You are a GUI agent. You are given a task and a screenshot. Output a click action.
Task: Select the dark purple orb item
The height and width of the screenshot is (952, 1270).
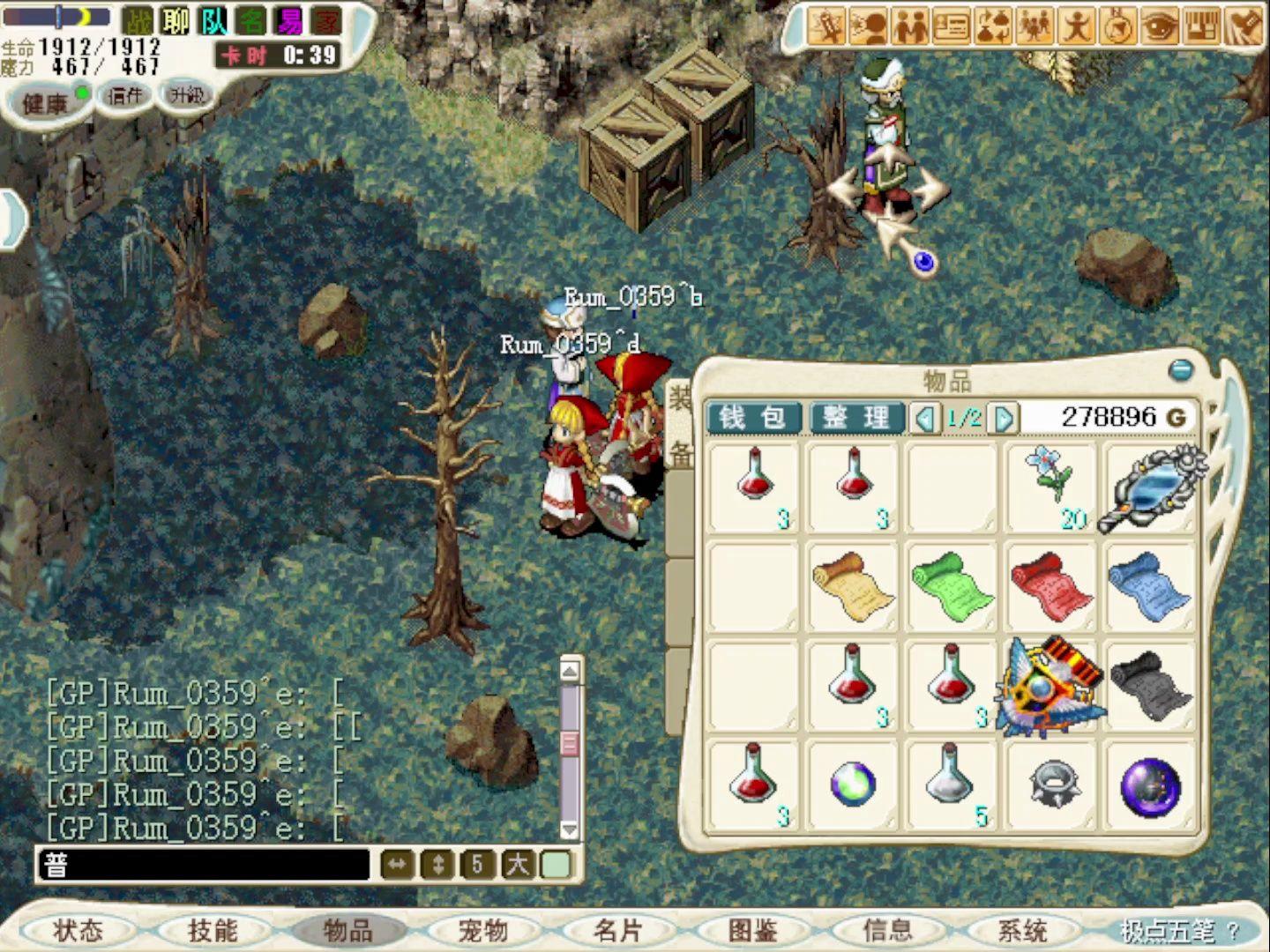[1150, 786]
